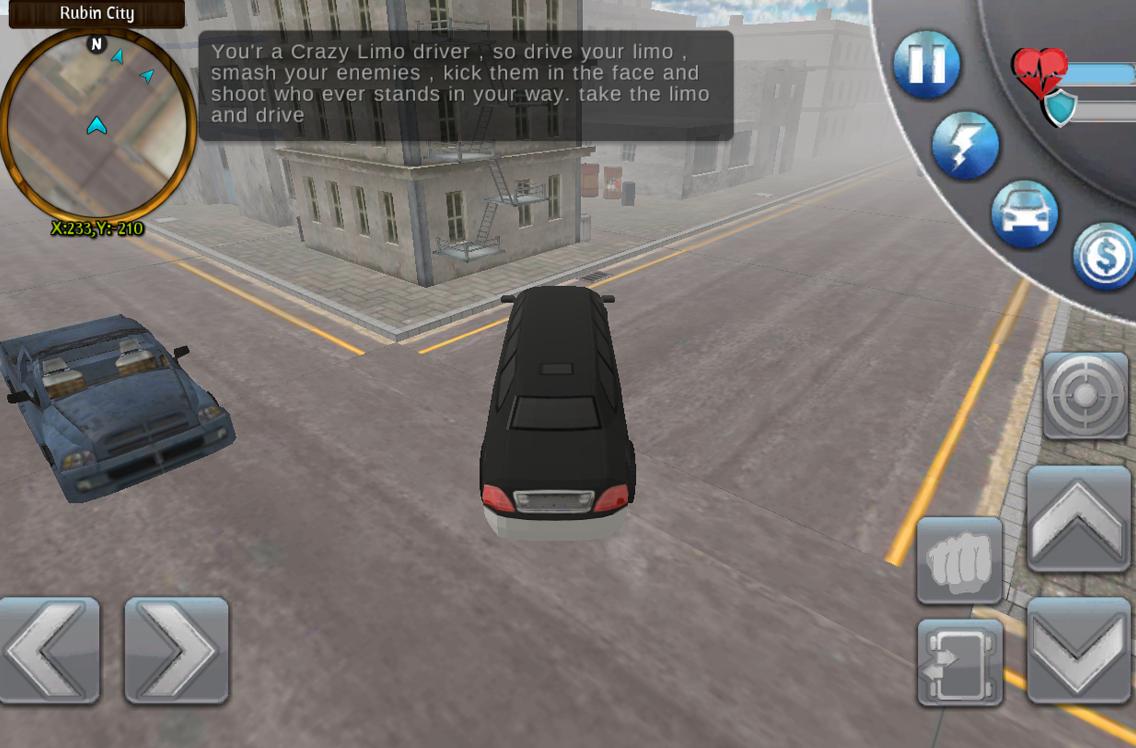Activate the lightning bolt power button
This screenshot has width=1136, height=748.
click(x=965, y=145)
